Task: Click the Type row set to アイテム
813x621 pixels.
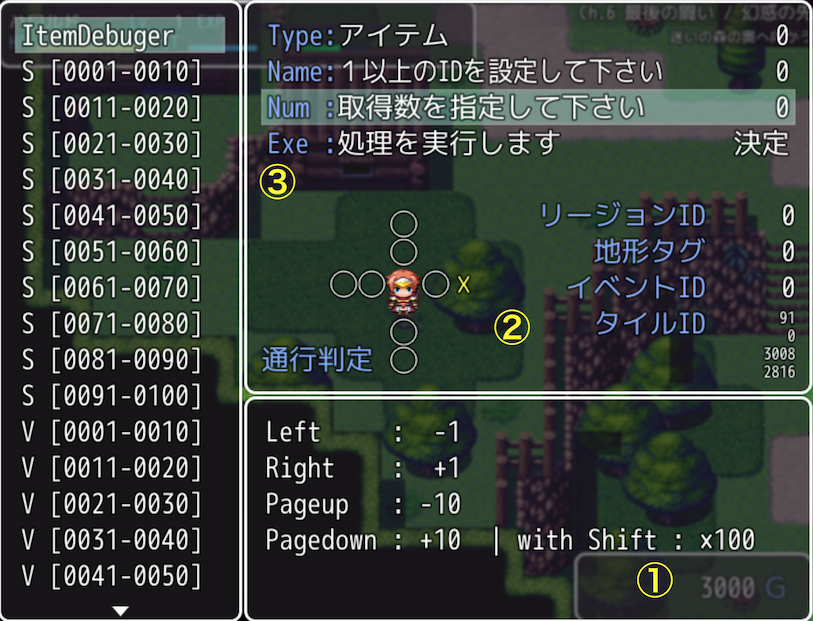Action: coord(528,36)
